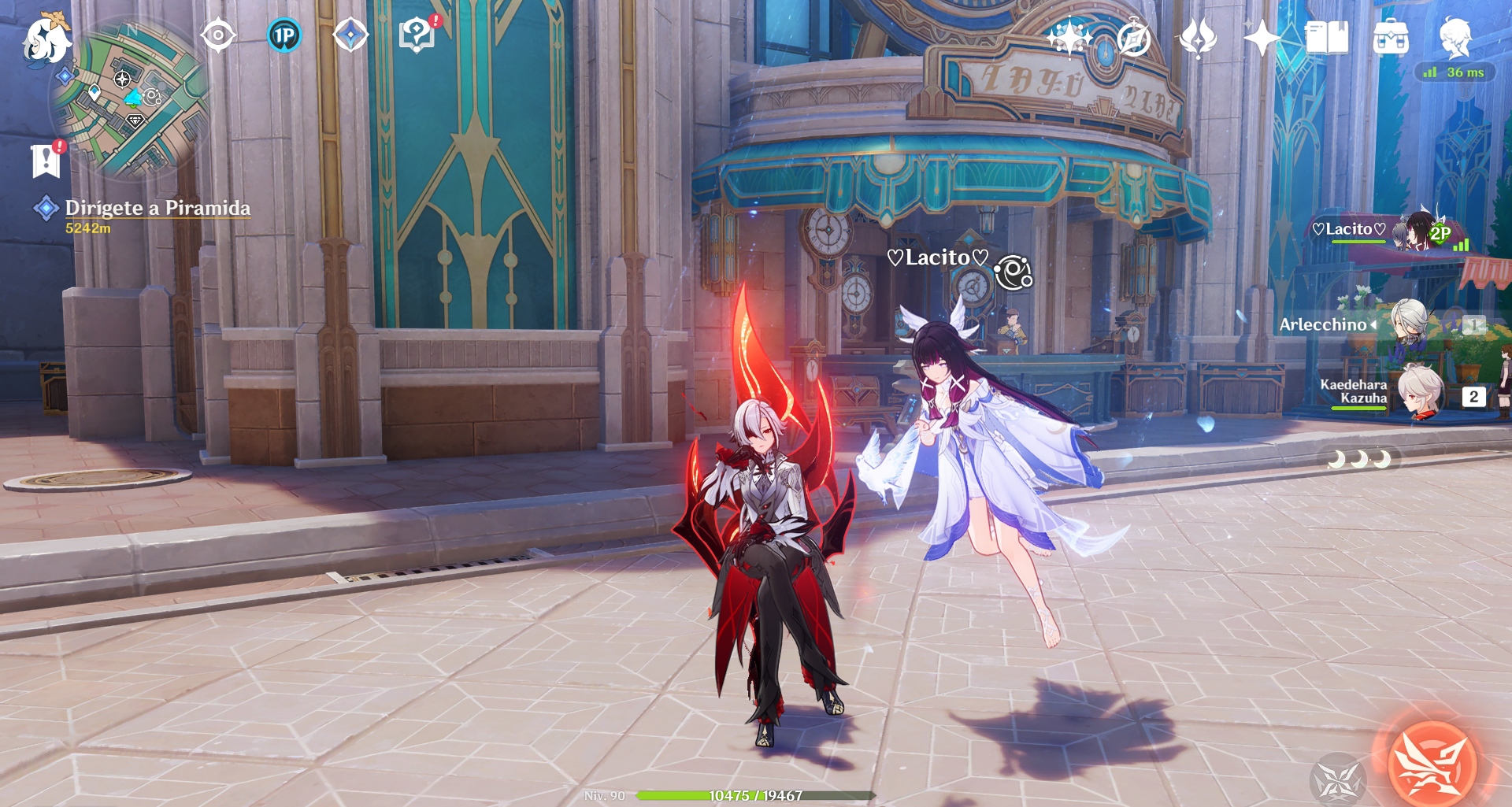Activate the glowing red elemental burst
The width and height of the screenshot is (1512, 807).
[x=1432, y=763]
